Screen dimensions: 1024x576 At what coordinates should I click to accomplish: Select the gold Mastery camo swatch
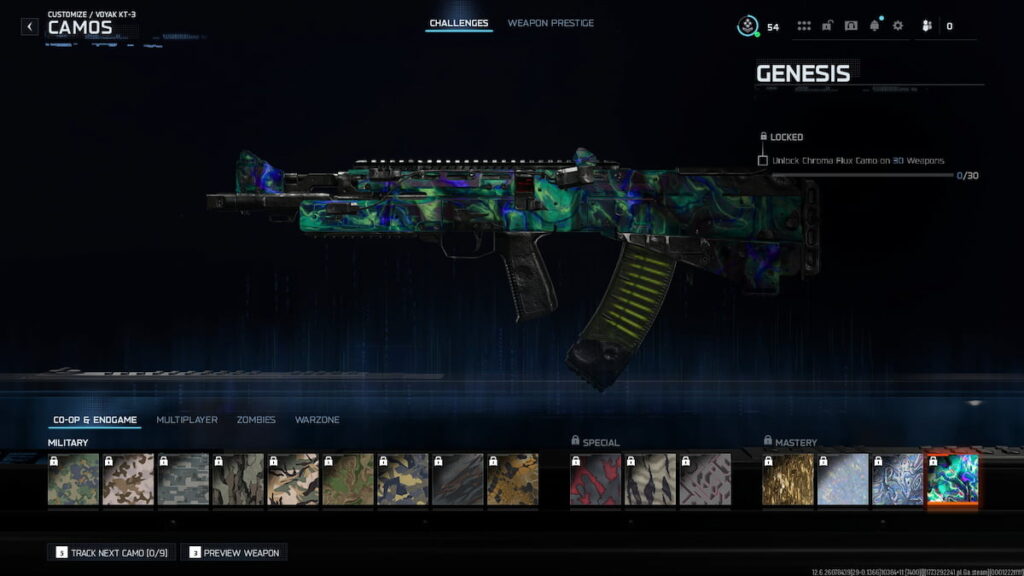click(x=788, y=480)
